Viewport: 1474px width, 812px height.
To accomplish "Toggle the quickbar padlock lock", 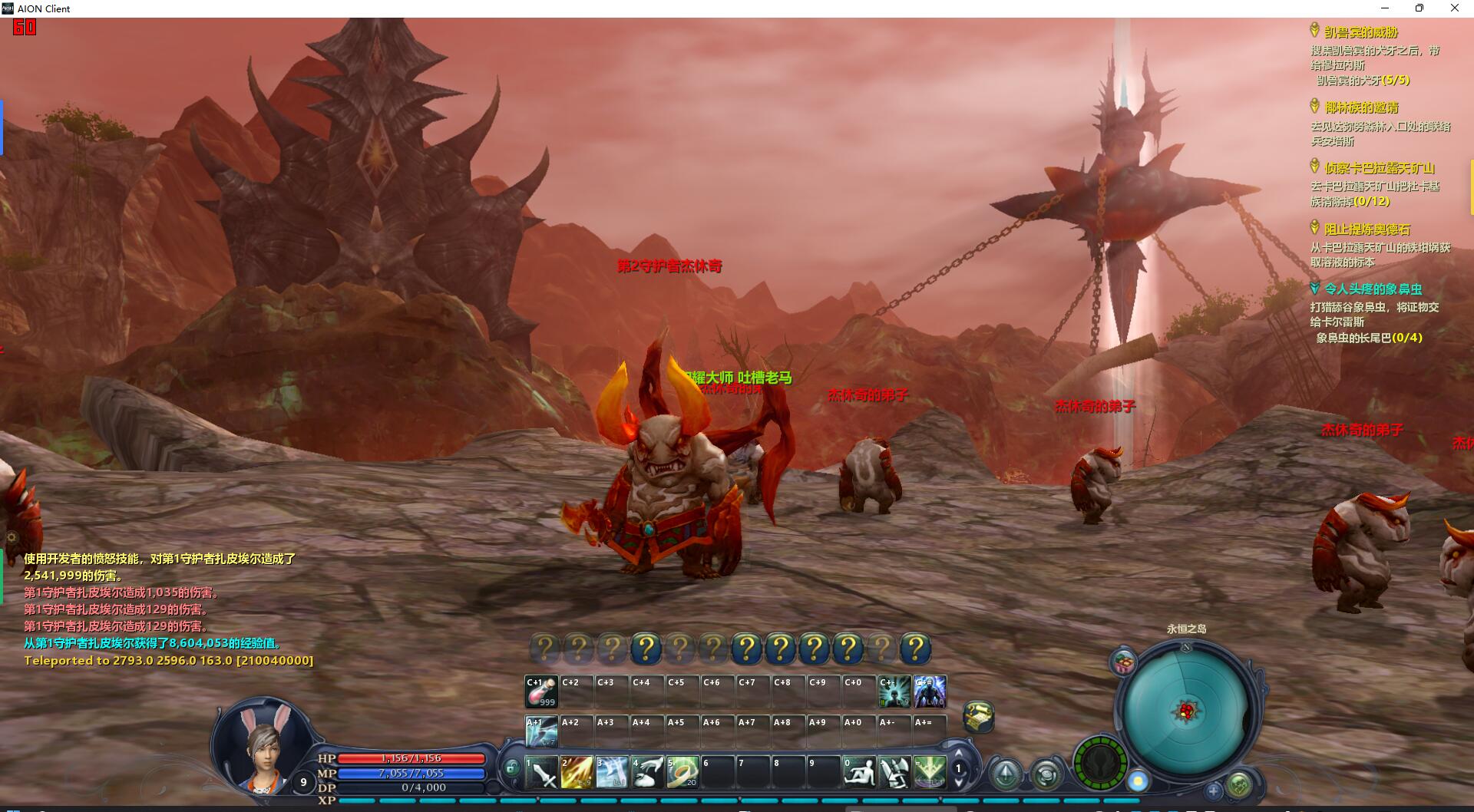I will coord(512,767).
